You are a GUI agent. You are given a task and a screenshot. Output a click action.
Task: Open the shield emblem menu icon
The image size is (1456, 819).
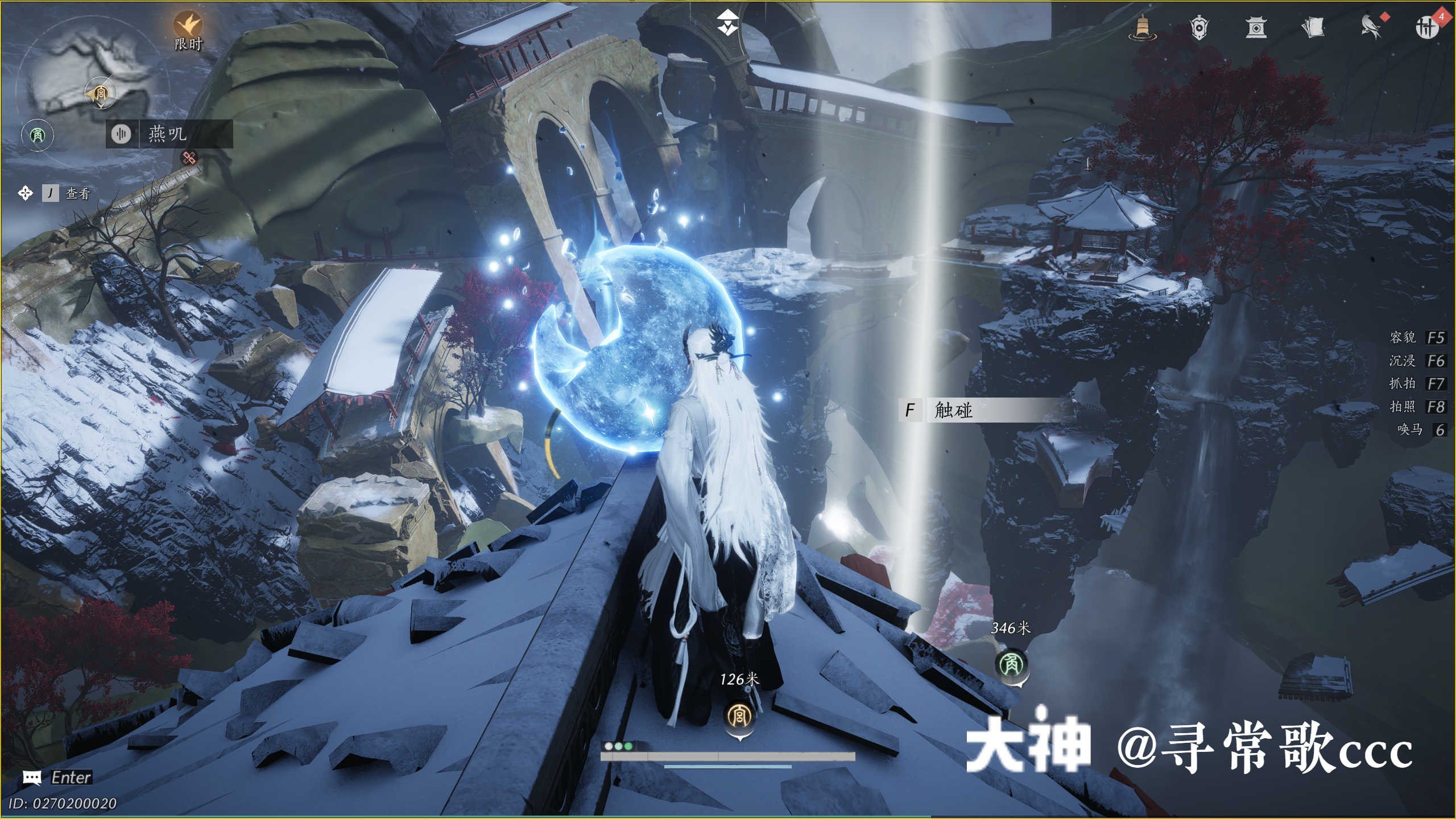(1199, 27)
